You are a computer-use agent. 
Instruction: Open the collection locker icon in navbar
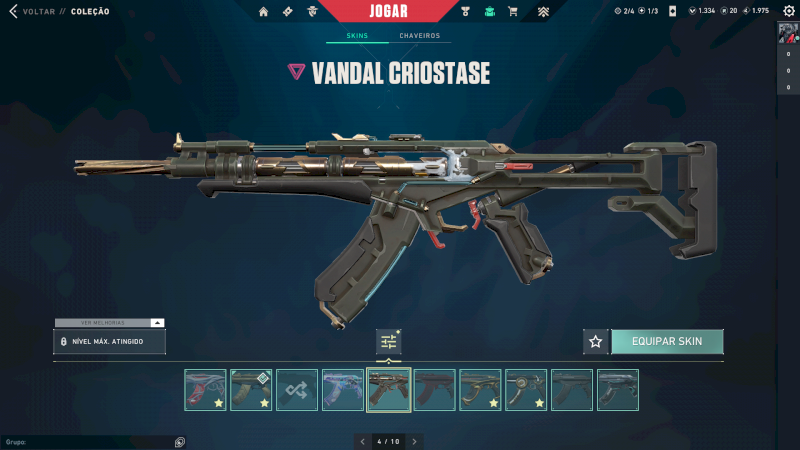tap(490, 12)
